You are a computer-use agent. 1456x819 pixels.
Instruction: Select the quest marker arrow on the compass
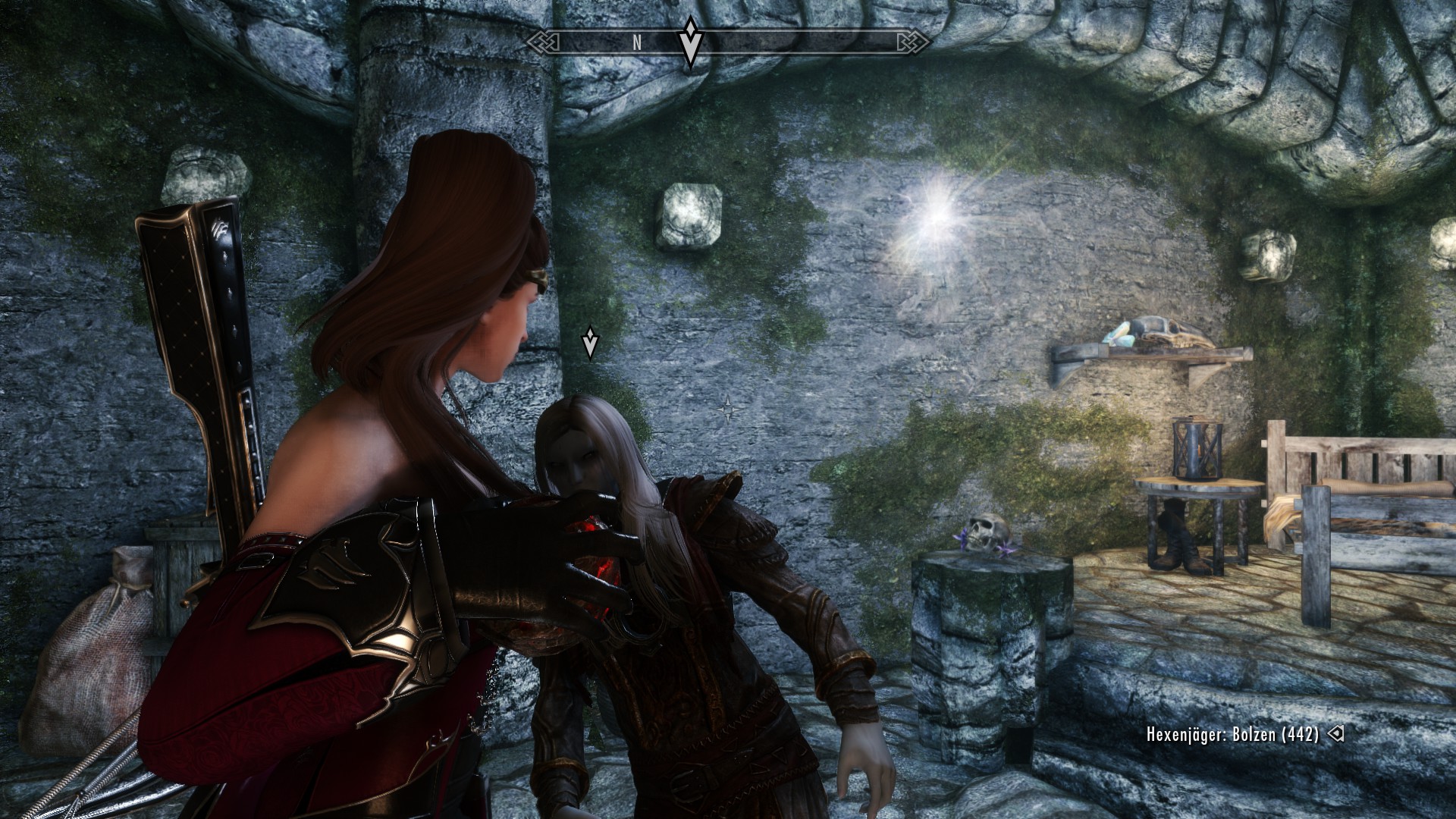689,42
